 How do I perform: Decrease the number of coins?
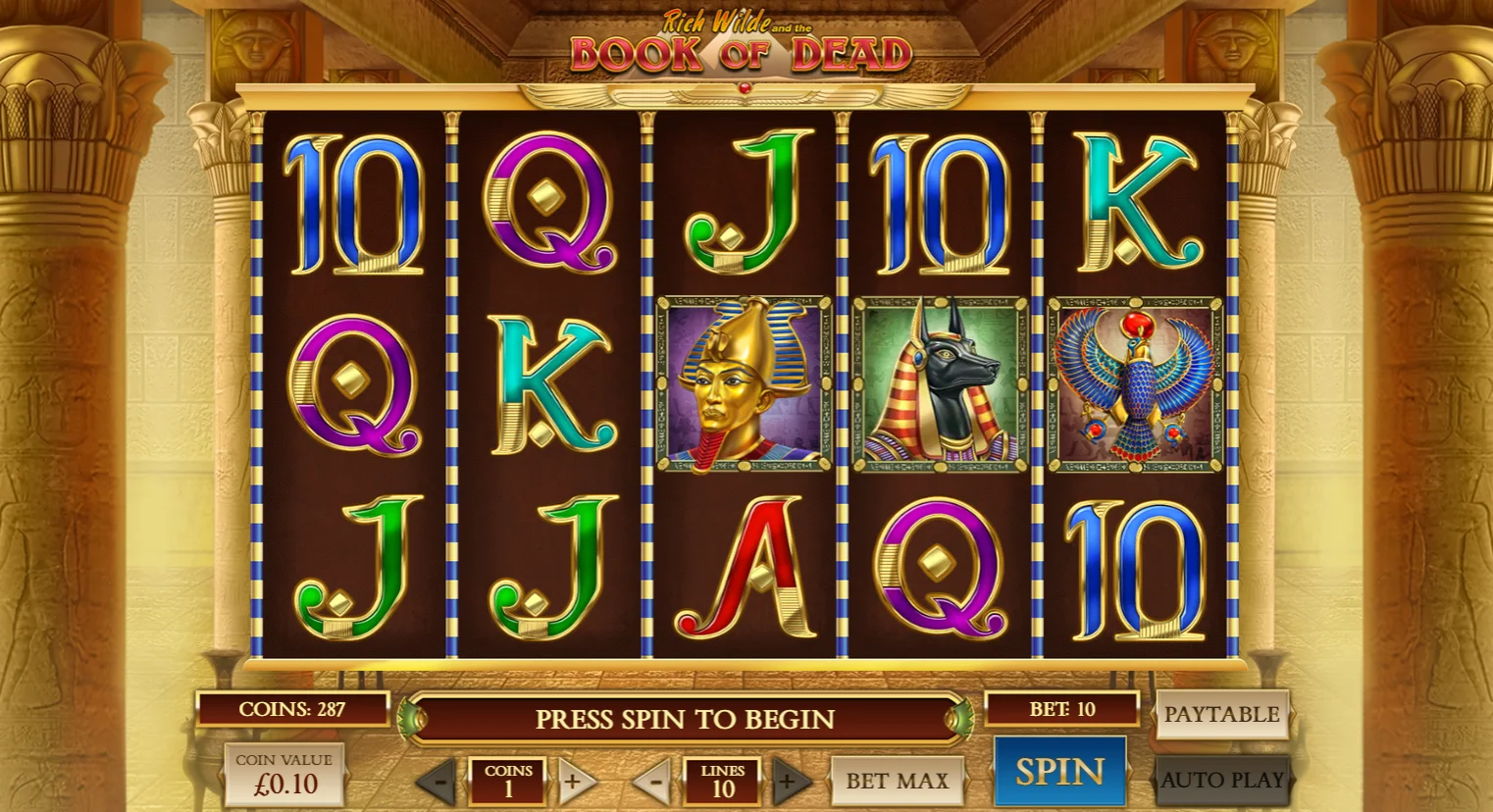pyautogui.click(x=439, y=782)
